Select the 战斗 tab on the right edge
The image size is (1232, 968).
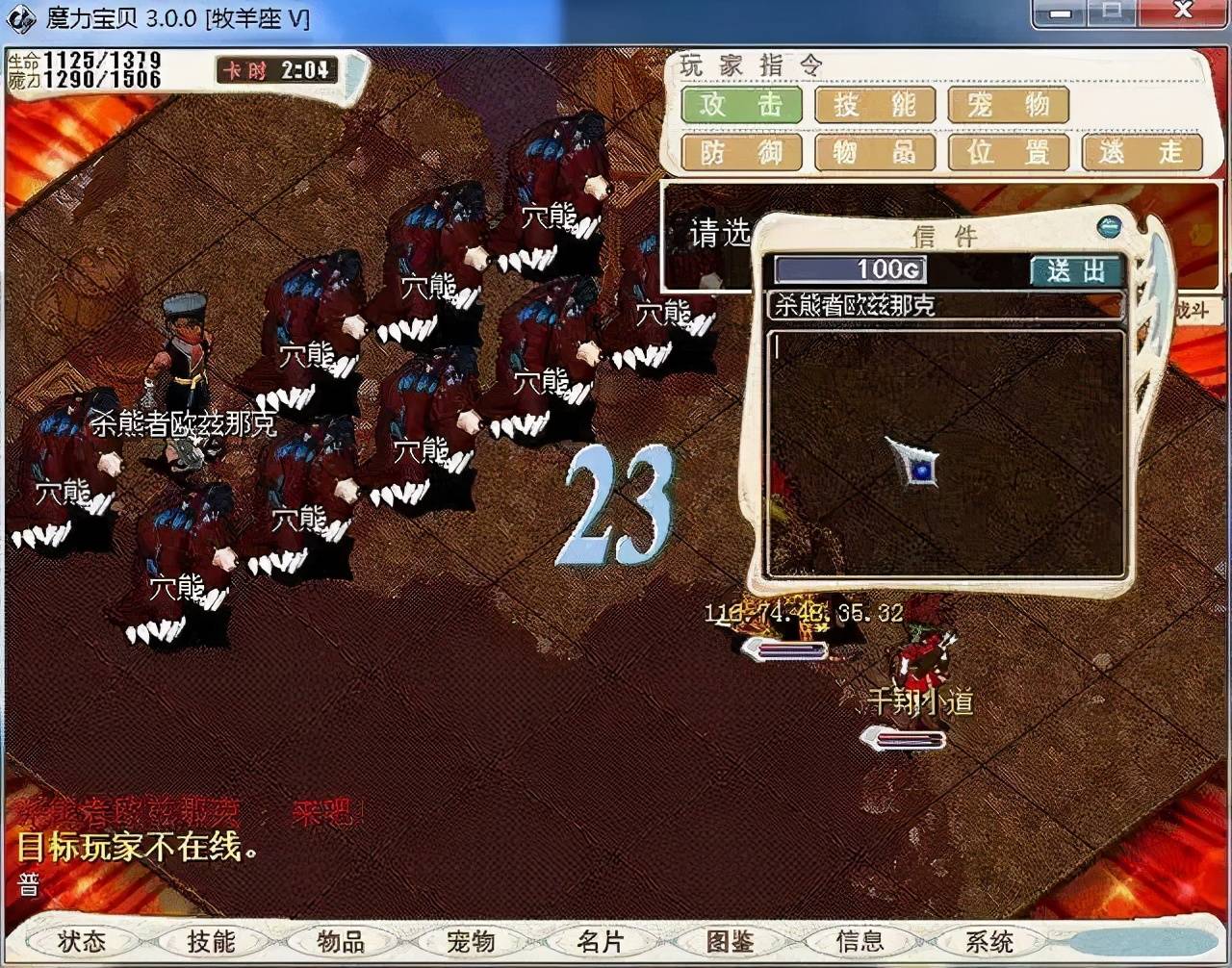pyautogui.click(x=1193, y=311)
